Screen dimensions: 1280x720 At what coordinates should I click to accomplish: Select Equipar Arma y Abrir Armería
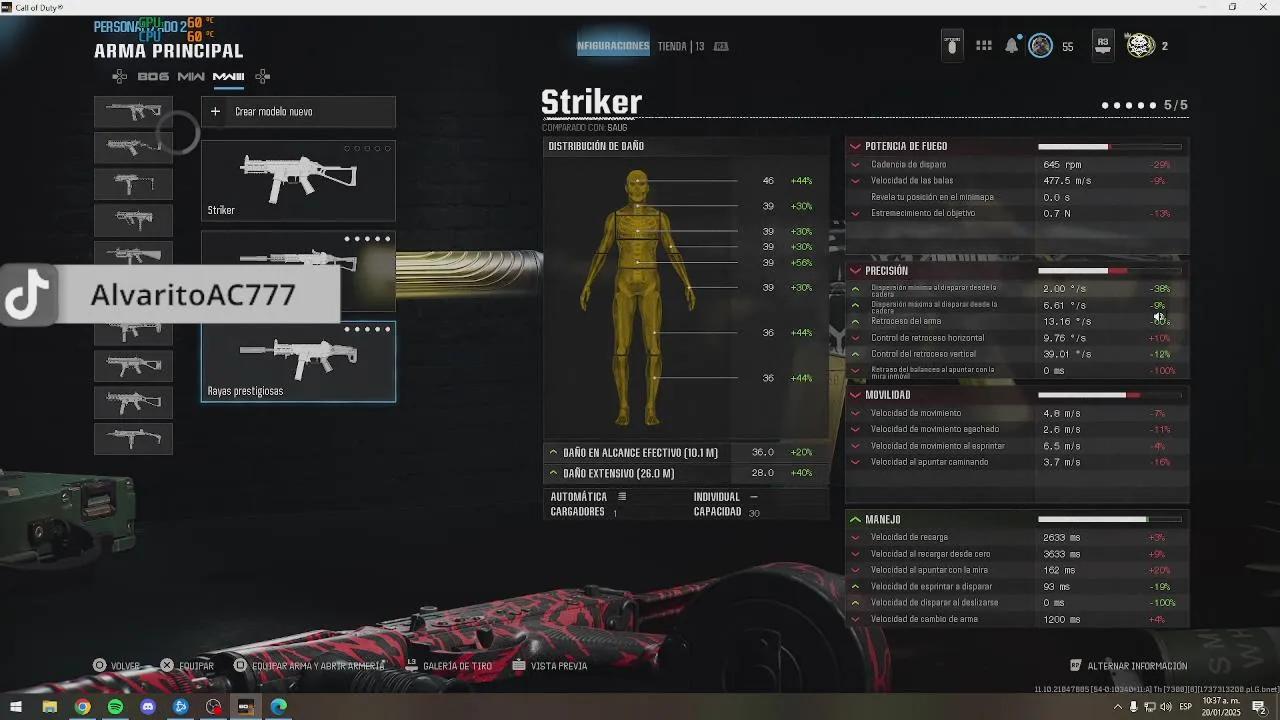click(x=240, y=665)
